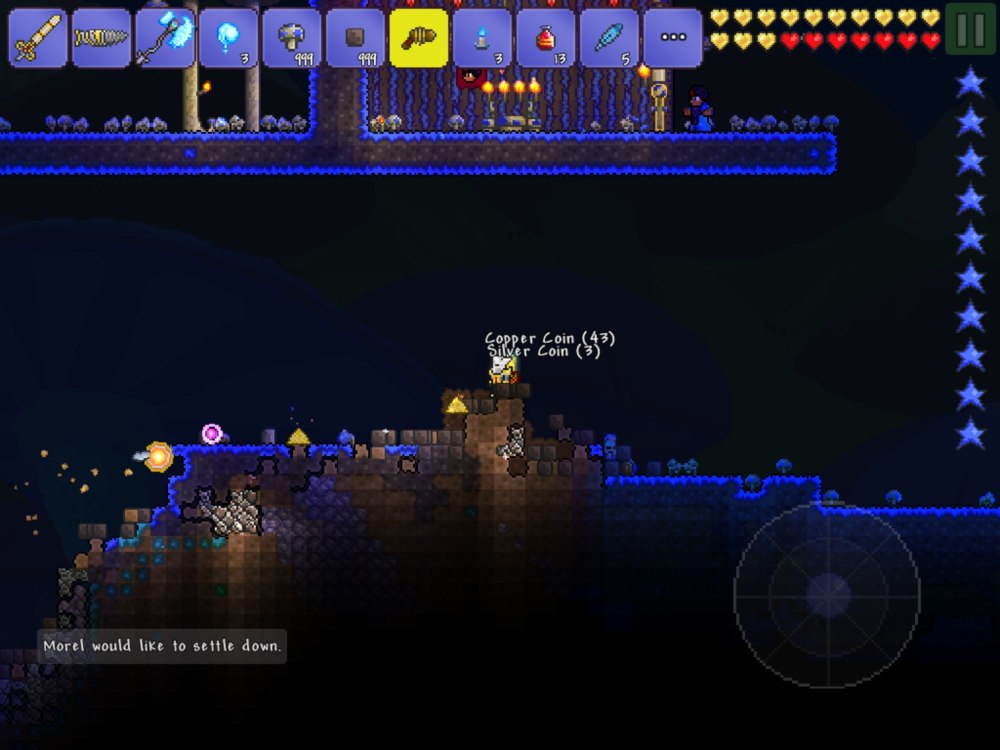This screenshot has height=750, width=1000.
Task: Open inventory with the three-dots button
Action: click(673, 38)
